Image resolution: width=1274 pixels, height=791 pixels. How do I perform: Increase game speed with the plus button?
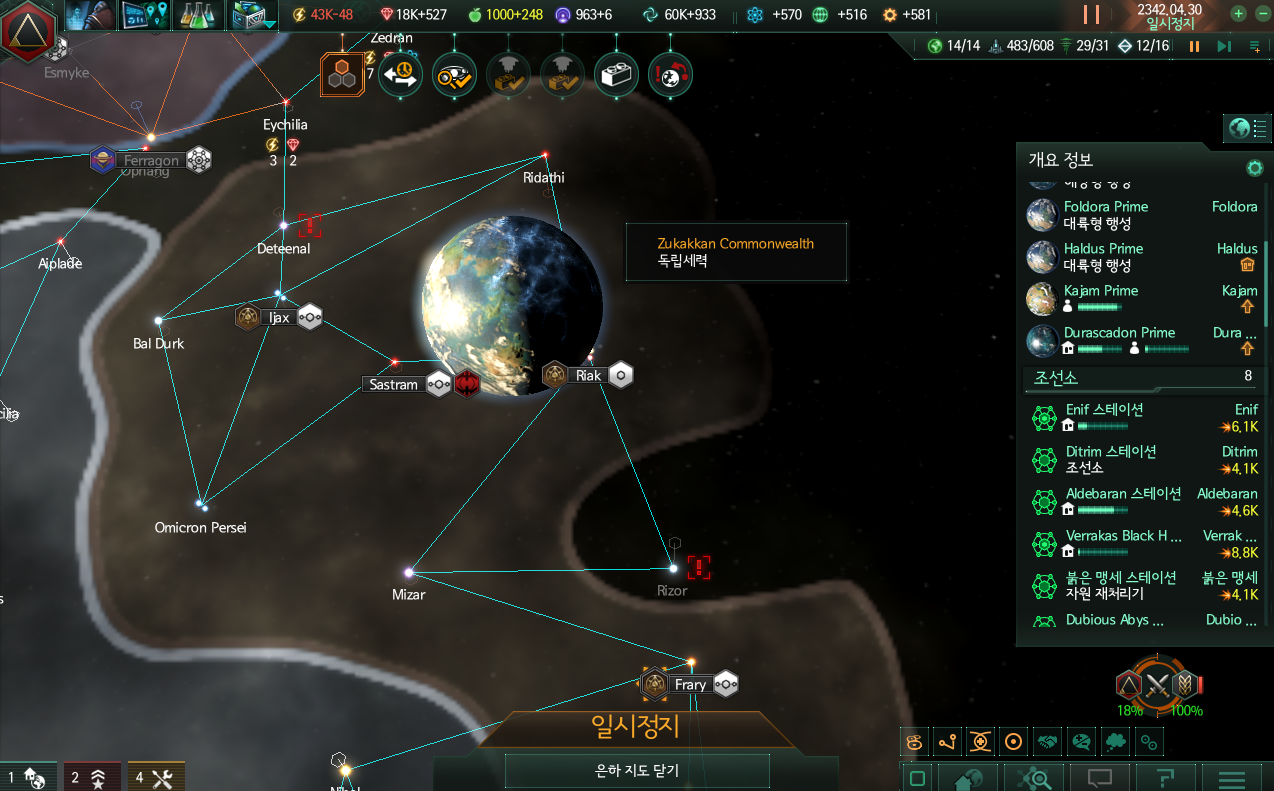click(x=1238, y=14)
